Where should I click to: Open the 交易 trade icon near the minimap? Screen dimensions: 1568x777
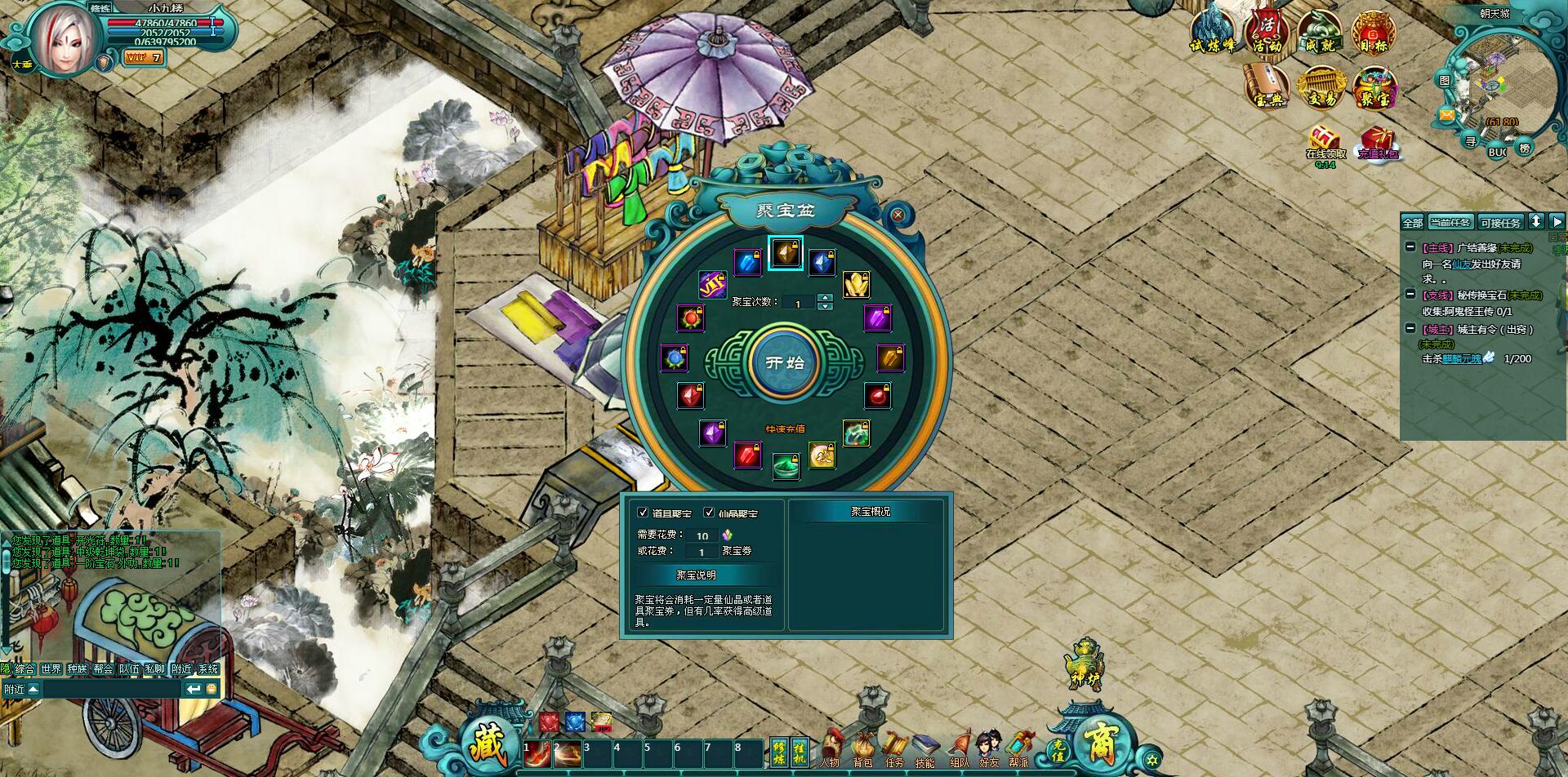tap(1321, 85)
